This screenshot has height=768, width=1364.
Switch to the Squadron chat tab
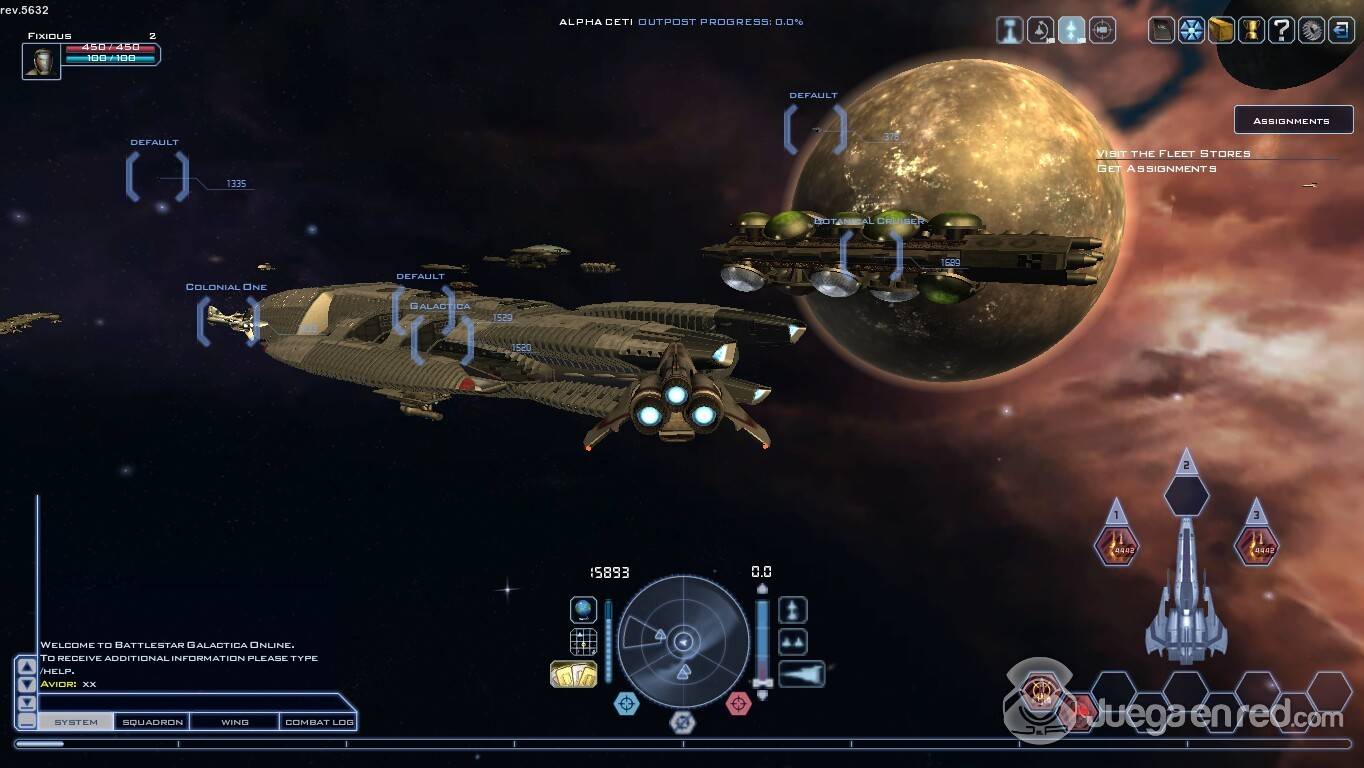tap(152, 721)
